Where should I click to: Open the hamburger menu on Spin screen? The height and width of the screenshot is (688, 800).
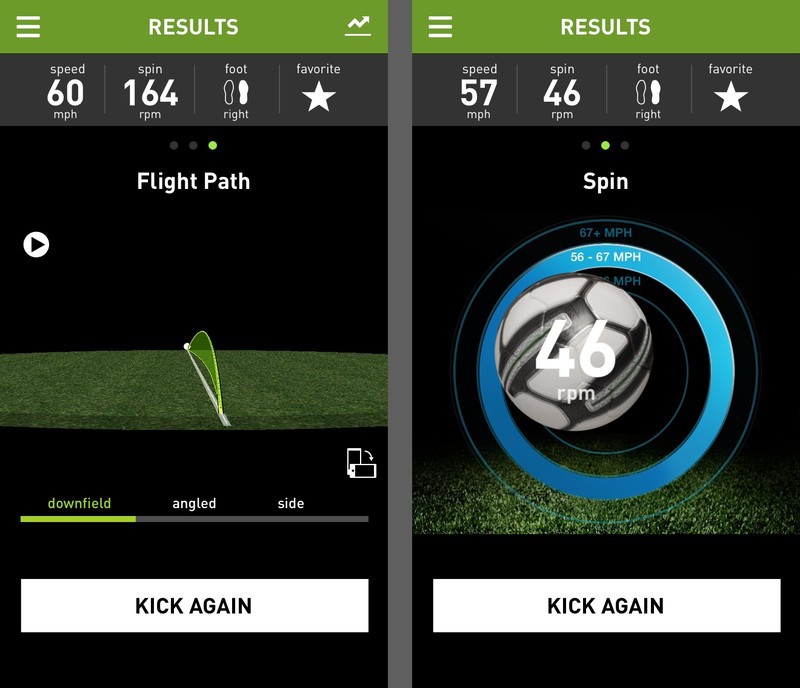click(x=440, y=27)
